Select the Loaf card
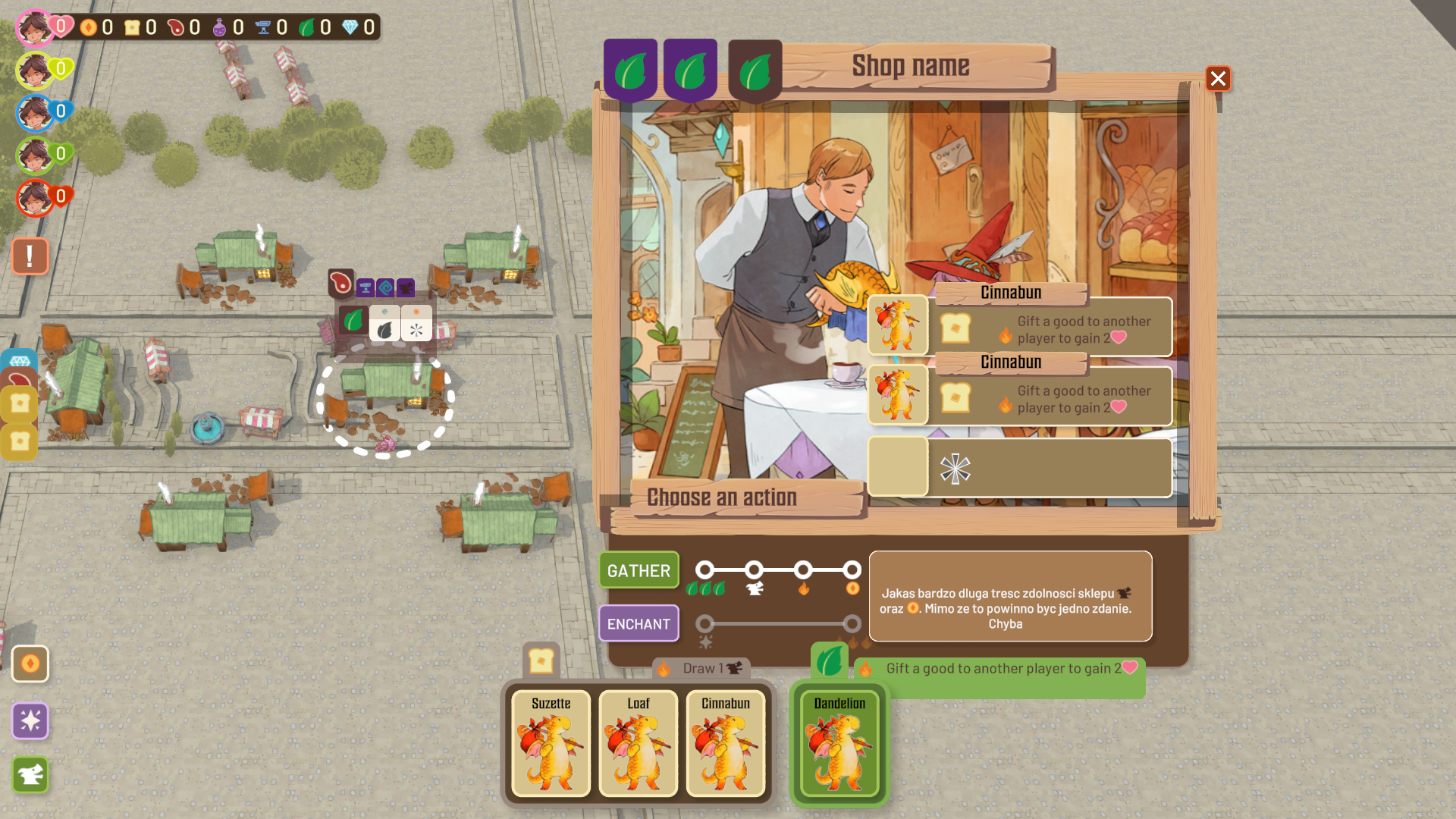 (x=639, y=743)
